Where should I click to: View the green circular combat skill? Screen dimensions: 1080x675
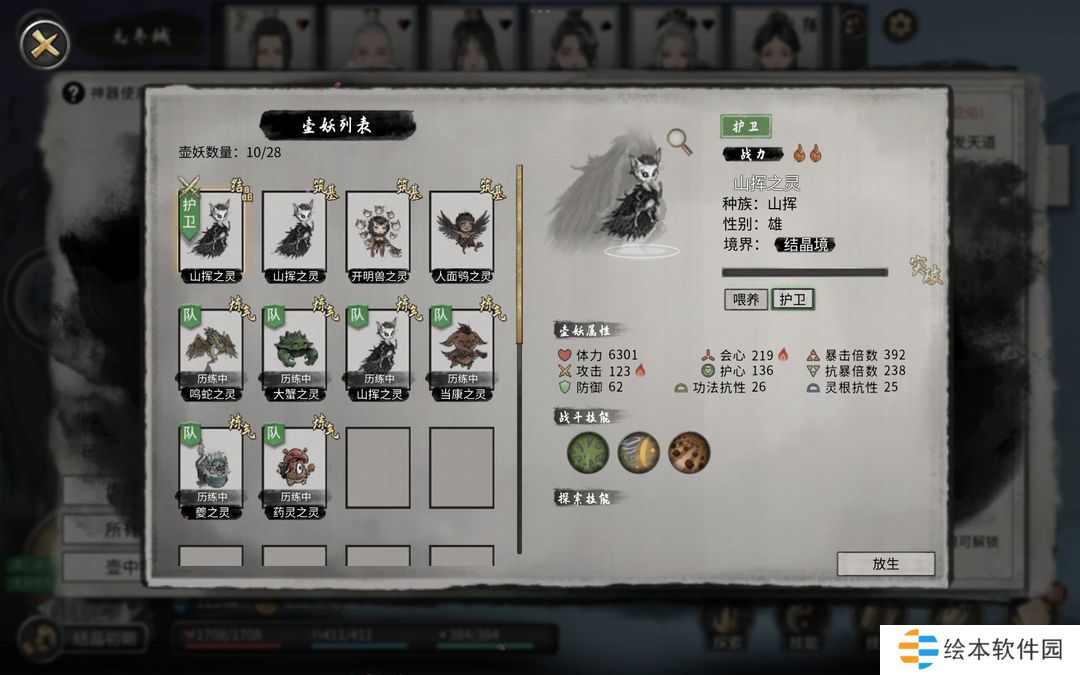pyautogui.click(x=587, y=453)
